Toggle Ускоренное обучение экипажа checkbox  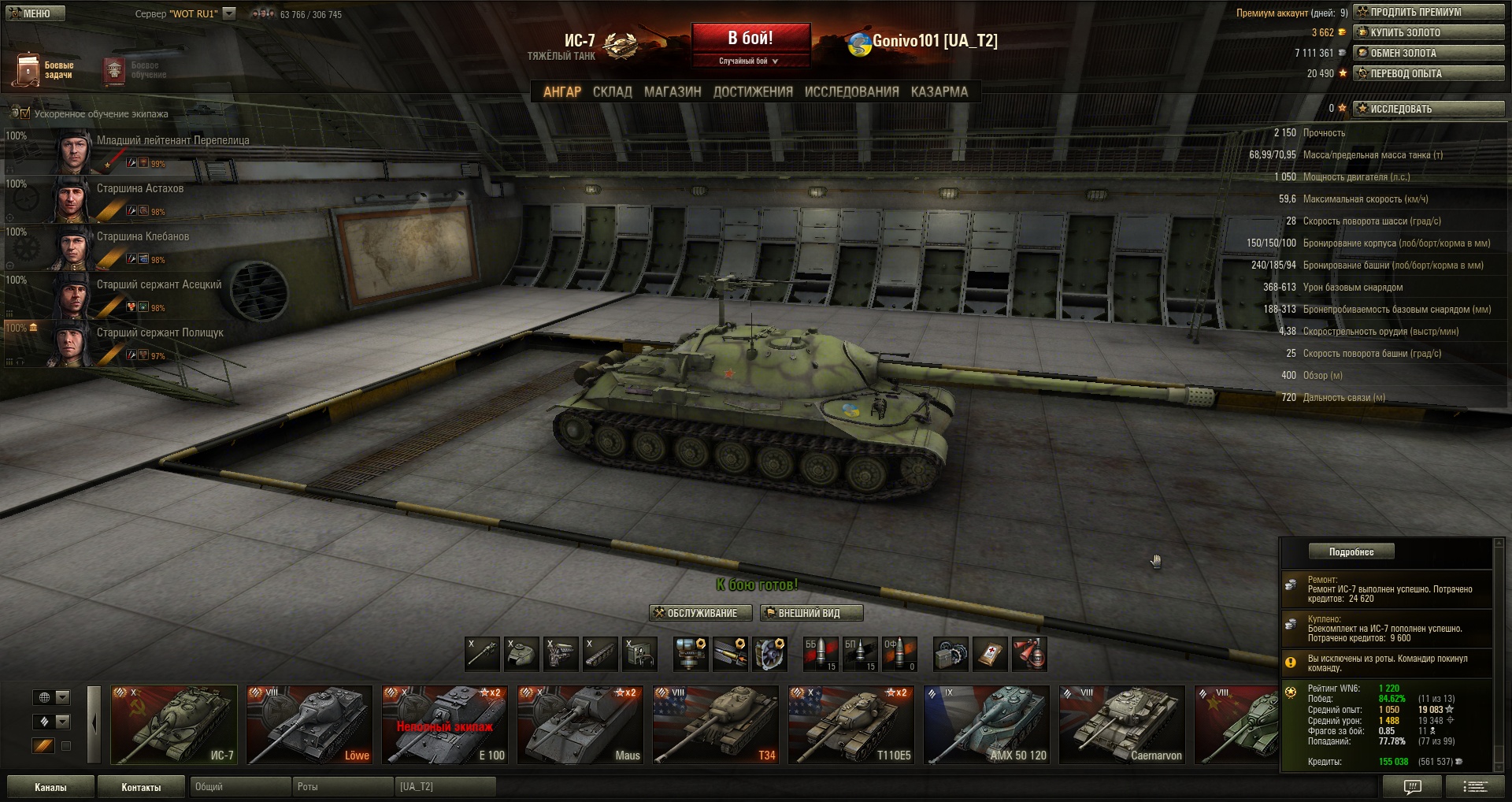pos(25,113)
